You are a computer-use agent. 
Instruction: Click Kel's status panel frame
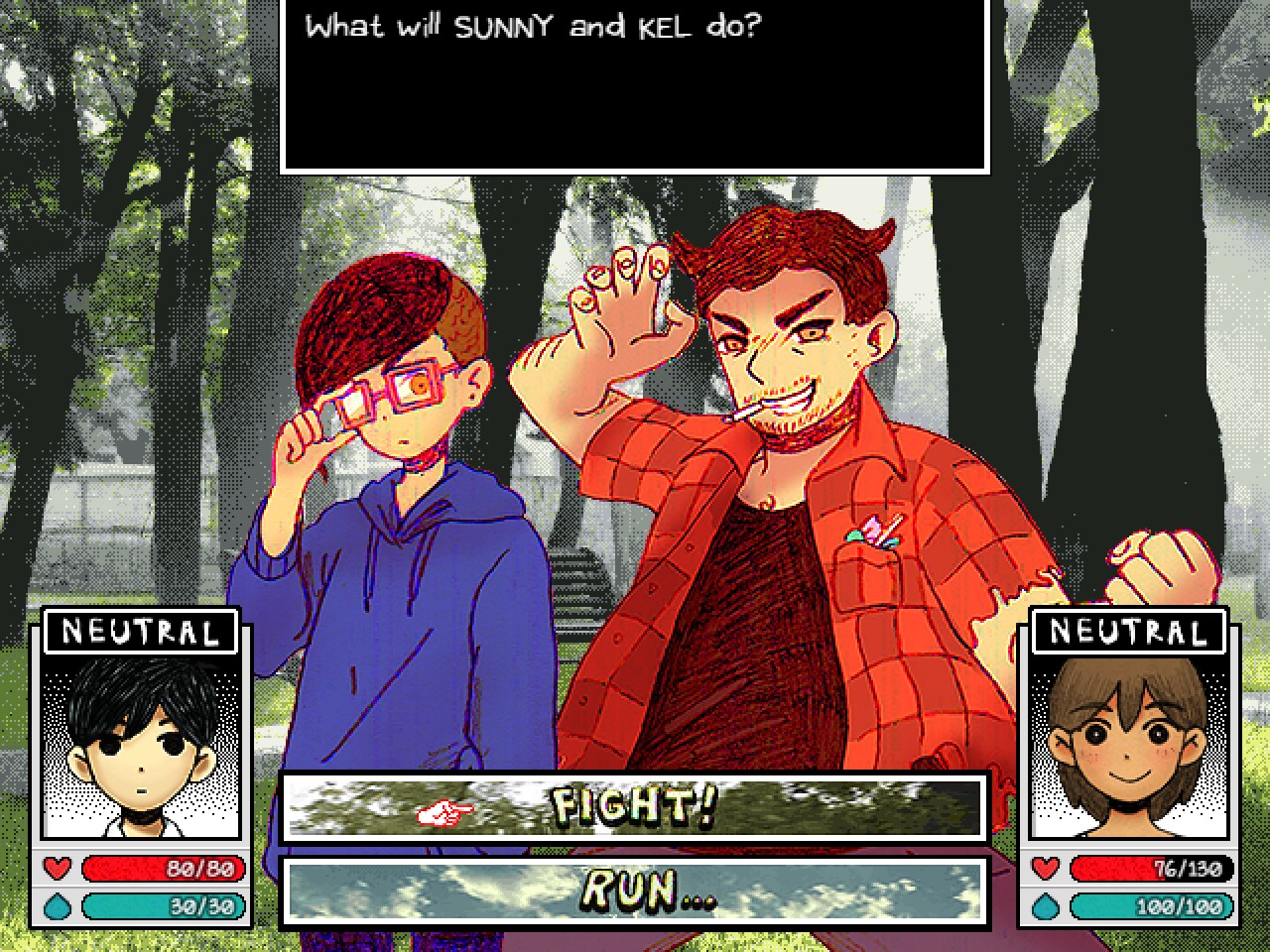[1130, 769]
